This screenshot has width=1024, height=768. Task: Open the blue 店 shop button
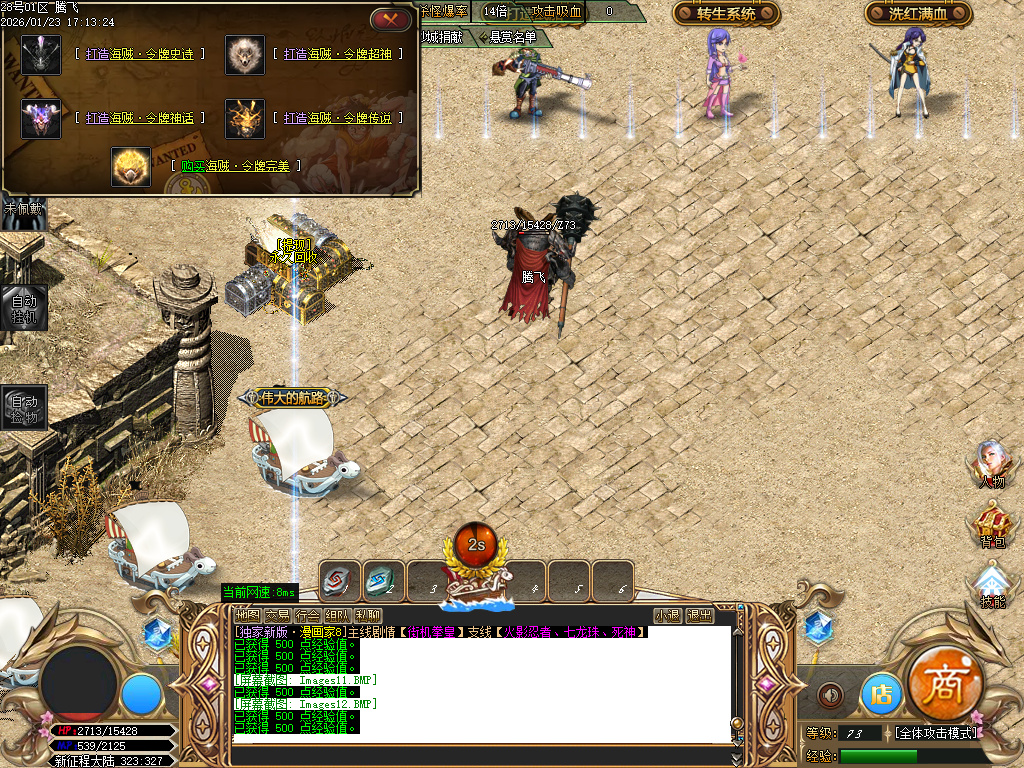pos(881,693)
